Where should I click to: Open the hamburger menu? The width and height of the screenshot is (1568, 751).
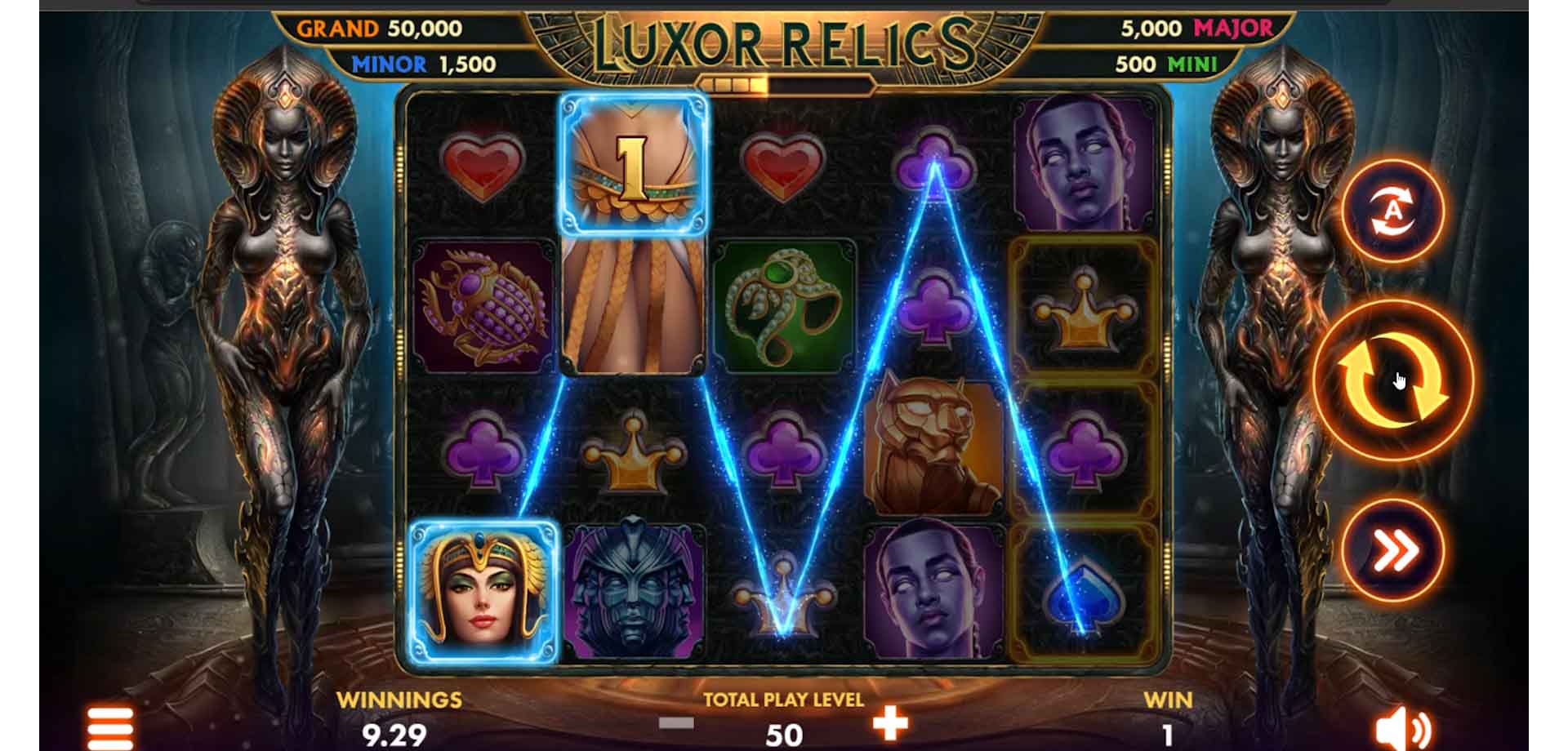click(x=110, y=728)
